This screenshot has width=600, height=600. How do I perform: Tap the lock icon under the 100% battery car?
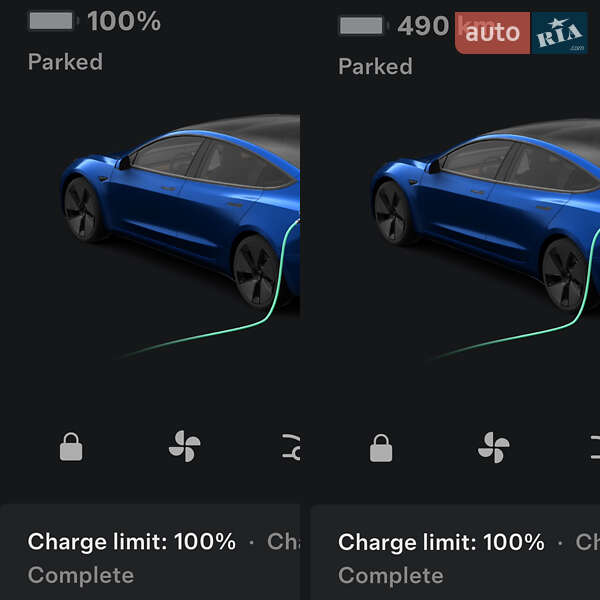pyautogui.click(x=71, y=446)
